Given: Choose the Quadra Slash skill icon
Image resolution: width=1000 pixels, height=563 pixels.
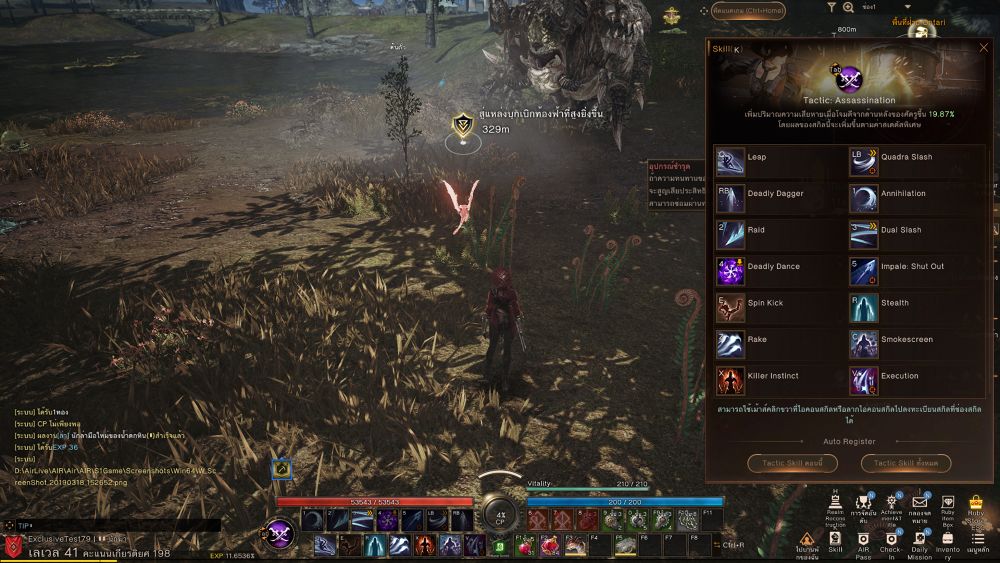Looking at the screenshot, I should tap(863, 158).
